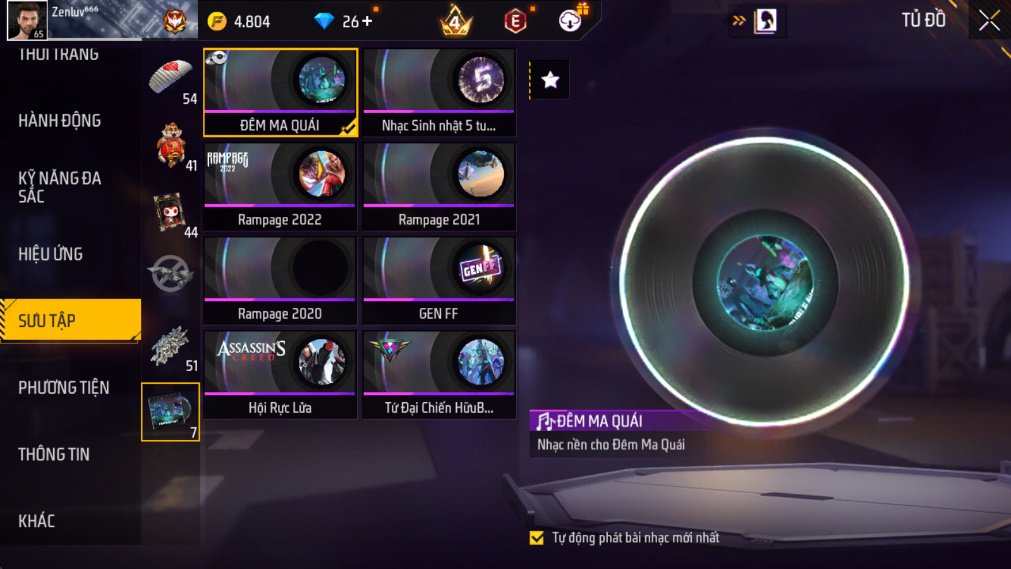Choose the Nhạc Sinh nhật 5 tuổi disc
The image size is (1011, 569).
pyautogui.click(x=439, y=92)
